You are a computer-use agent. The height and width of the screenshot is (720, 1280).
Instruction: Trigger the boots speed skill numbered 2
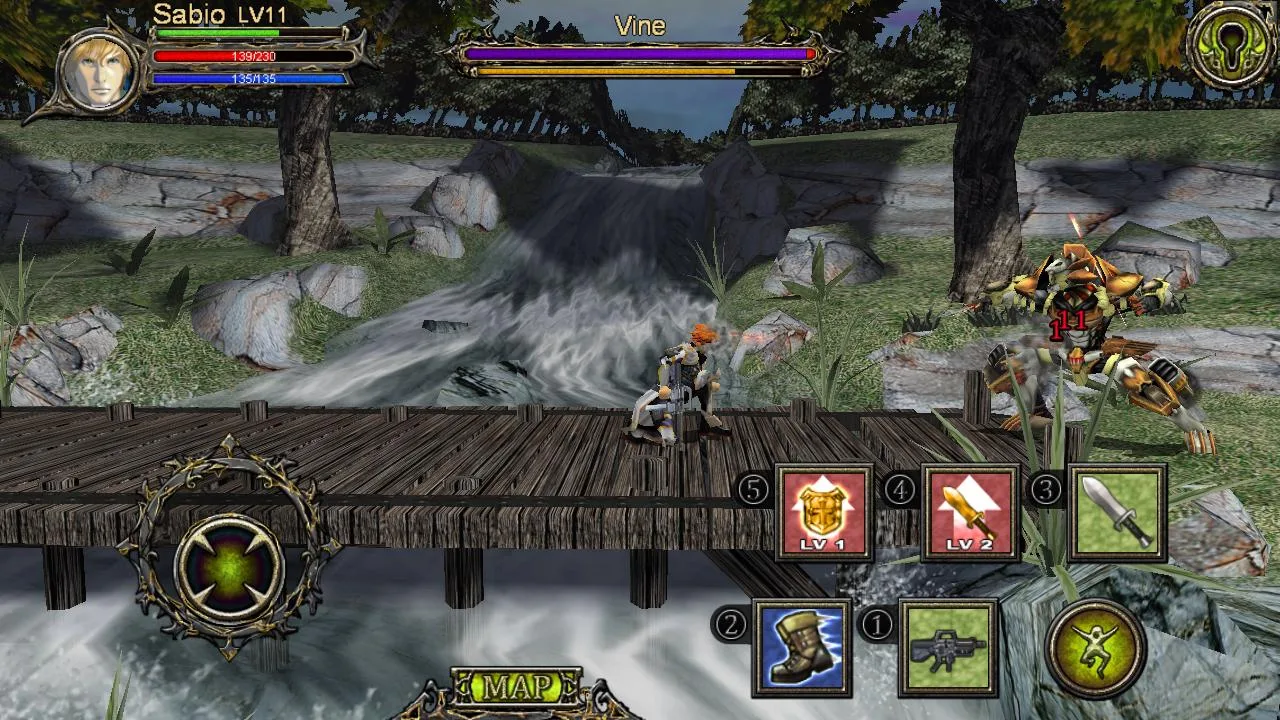click(x=802, y=647)
